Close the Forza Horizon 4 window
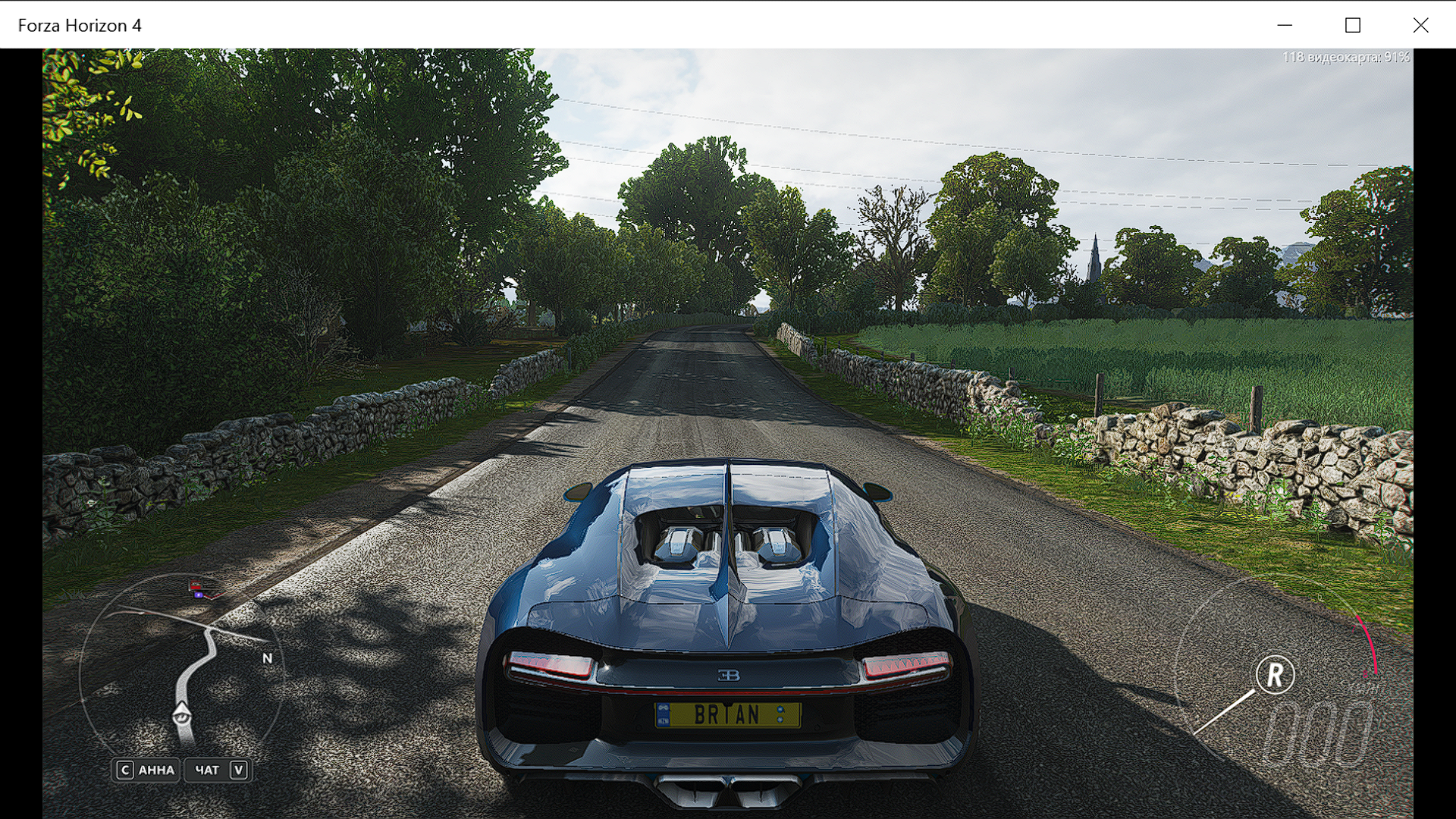Viewport: 1456px width, 819px height. click(x=1420, y=25)
